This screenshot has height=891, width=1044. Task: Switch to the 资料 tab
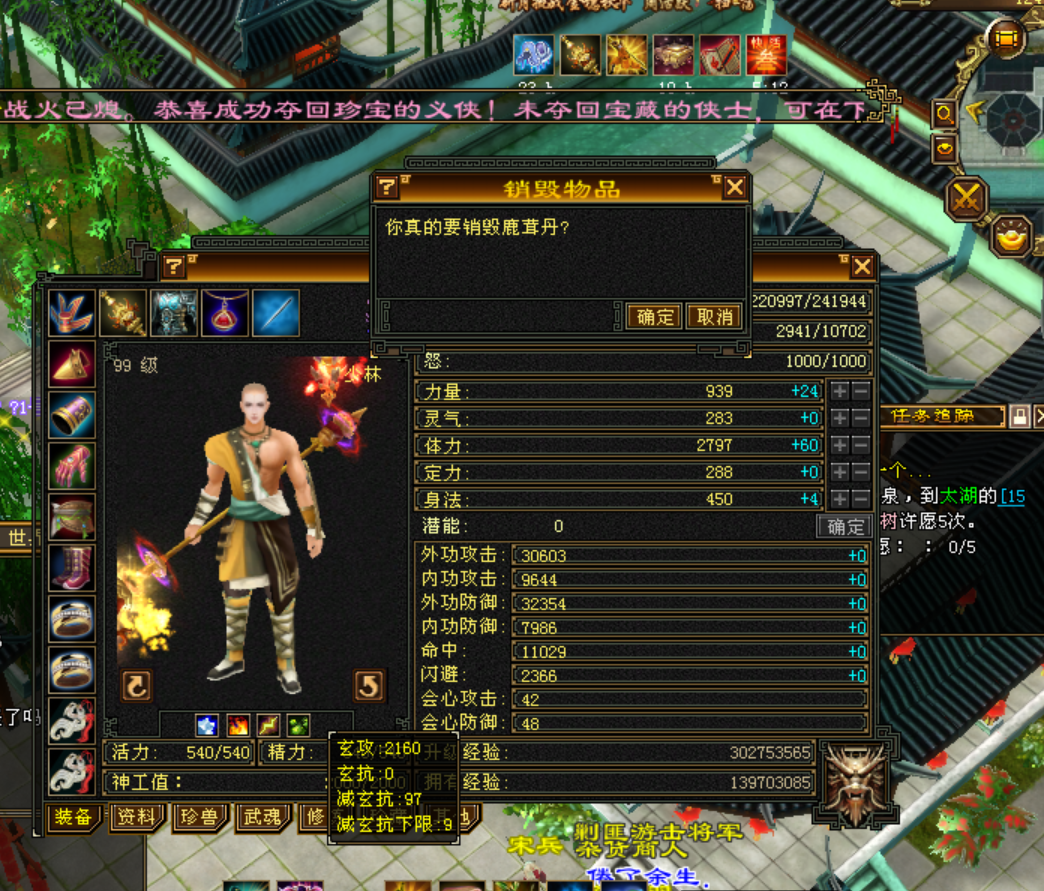135,817
